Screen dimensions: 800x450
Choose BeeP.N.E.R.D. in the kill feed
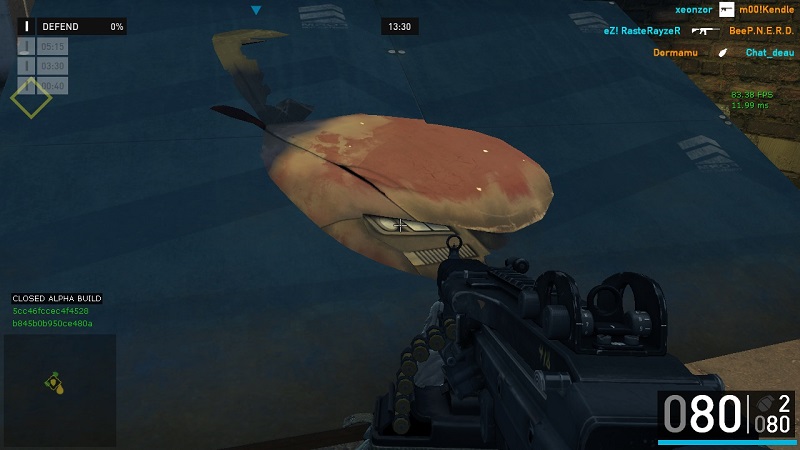pyautogui.click(x=761, y=31)
